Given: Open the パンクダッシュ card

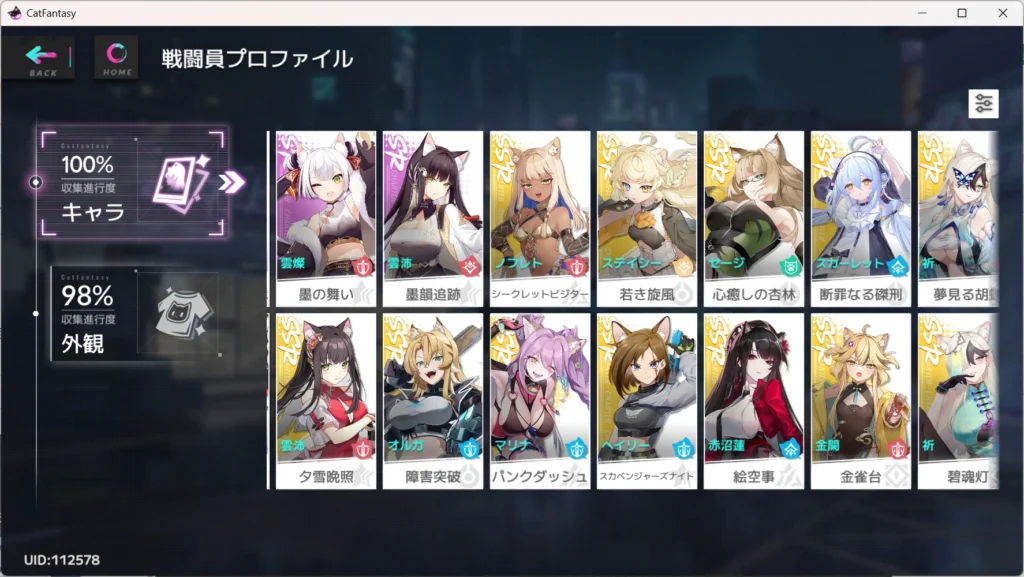Looking at the screenshot, I should pyautogui.click(x=540, y=401).
